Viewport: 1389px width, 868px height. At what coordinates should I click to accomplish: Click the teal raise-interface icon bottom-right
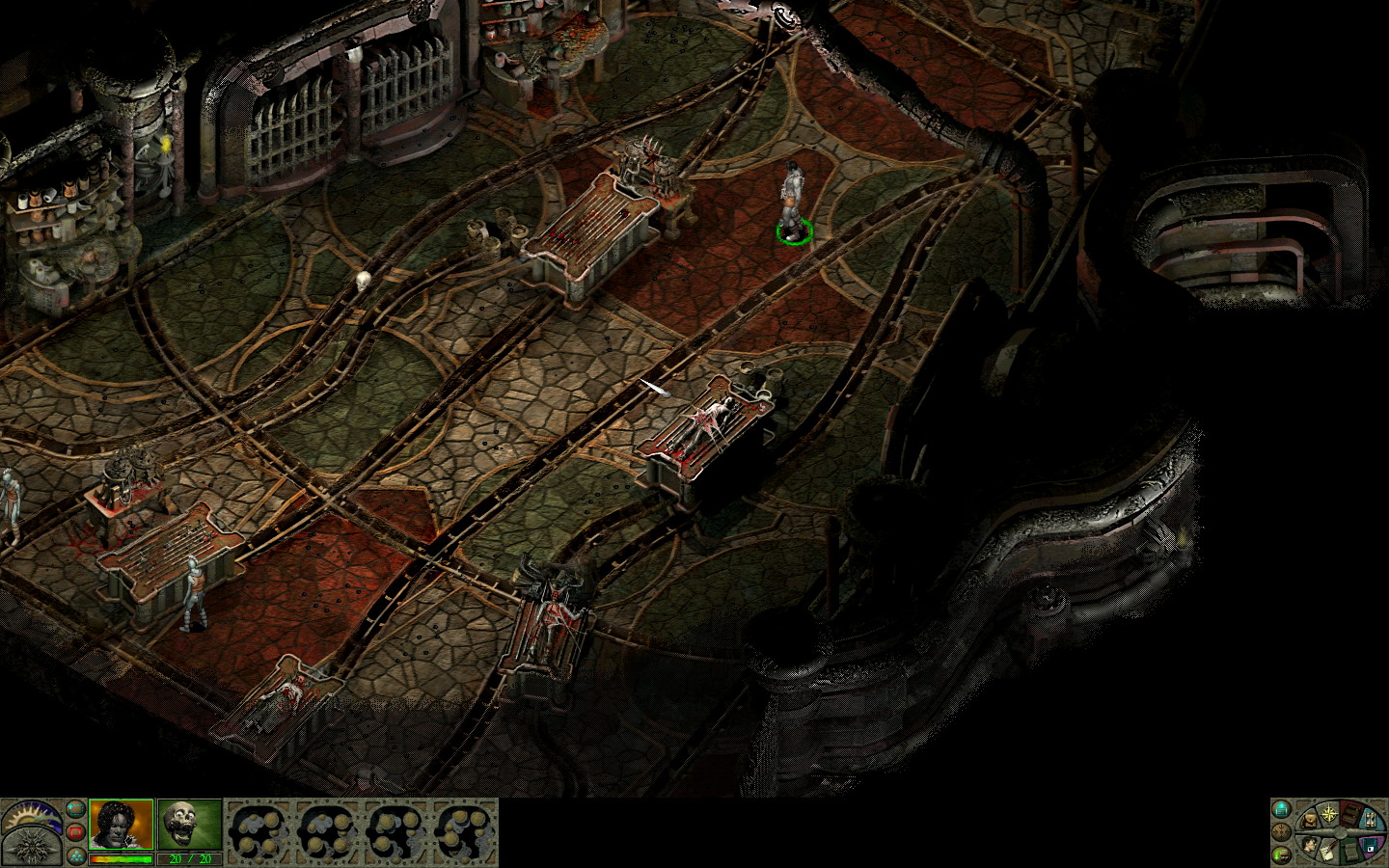[1281, 809]
